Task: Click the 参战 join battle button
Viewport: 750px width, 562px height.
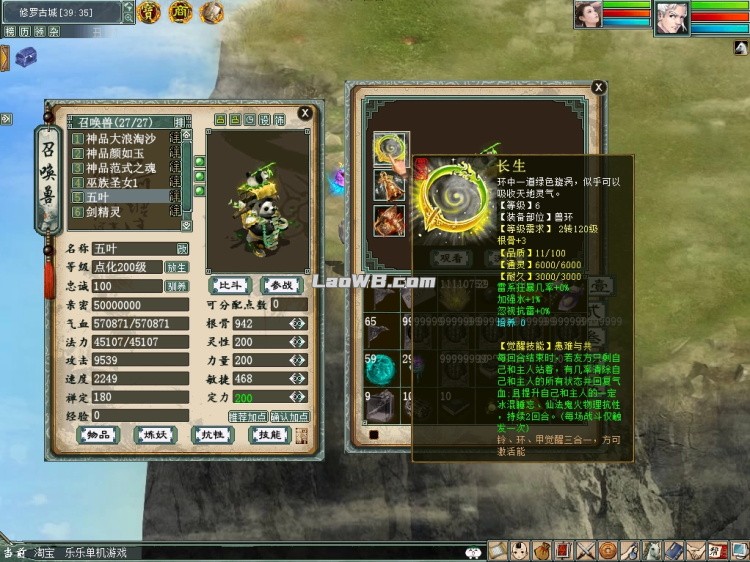Action: [280, 286]
